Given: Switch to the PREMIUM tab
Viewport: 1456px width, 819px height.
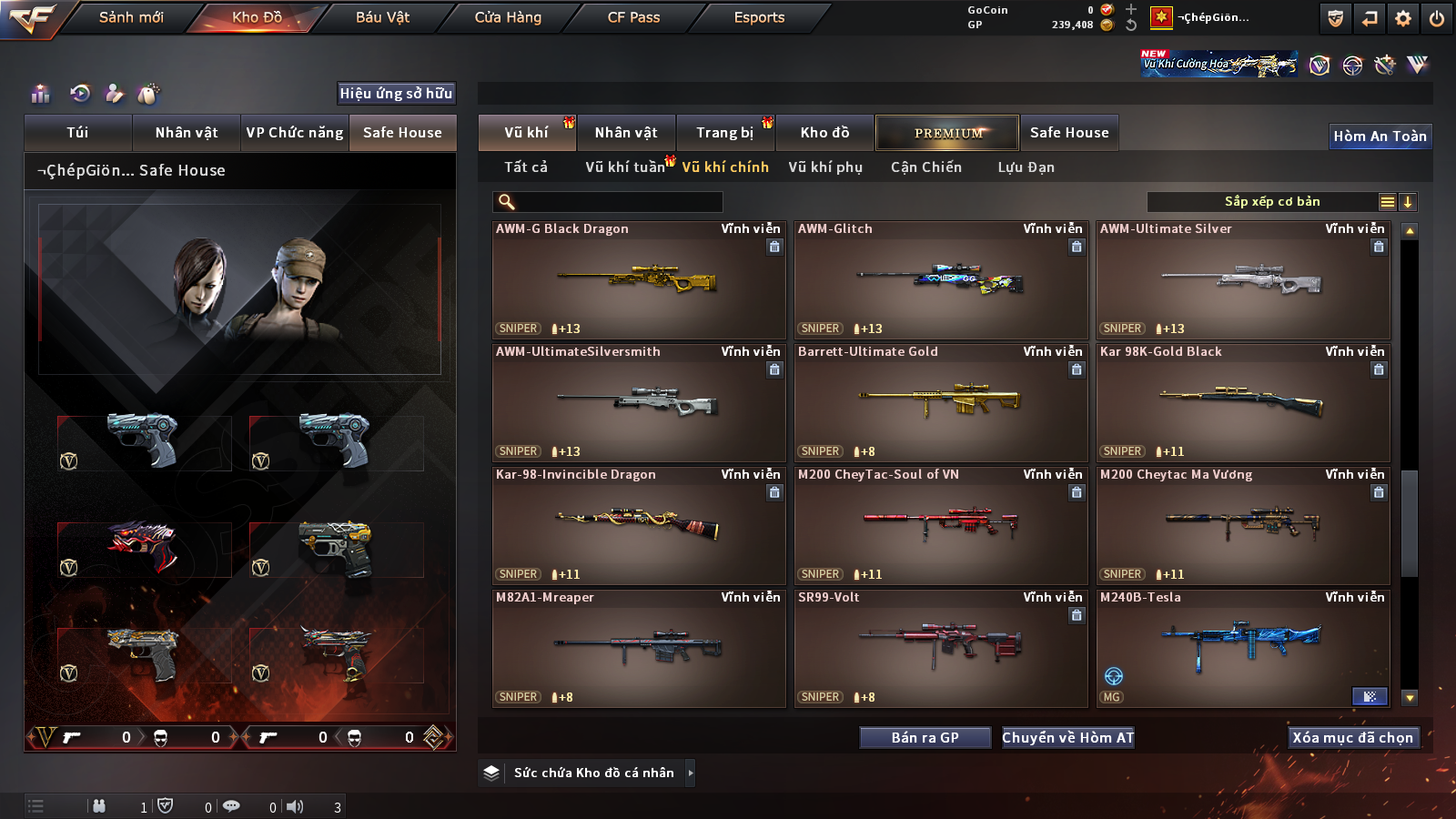Looking at the screenshot, I should click(947, 133).
